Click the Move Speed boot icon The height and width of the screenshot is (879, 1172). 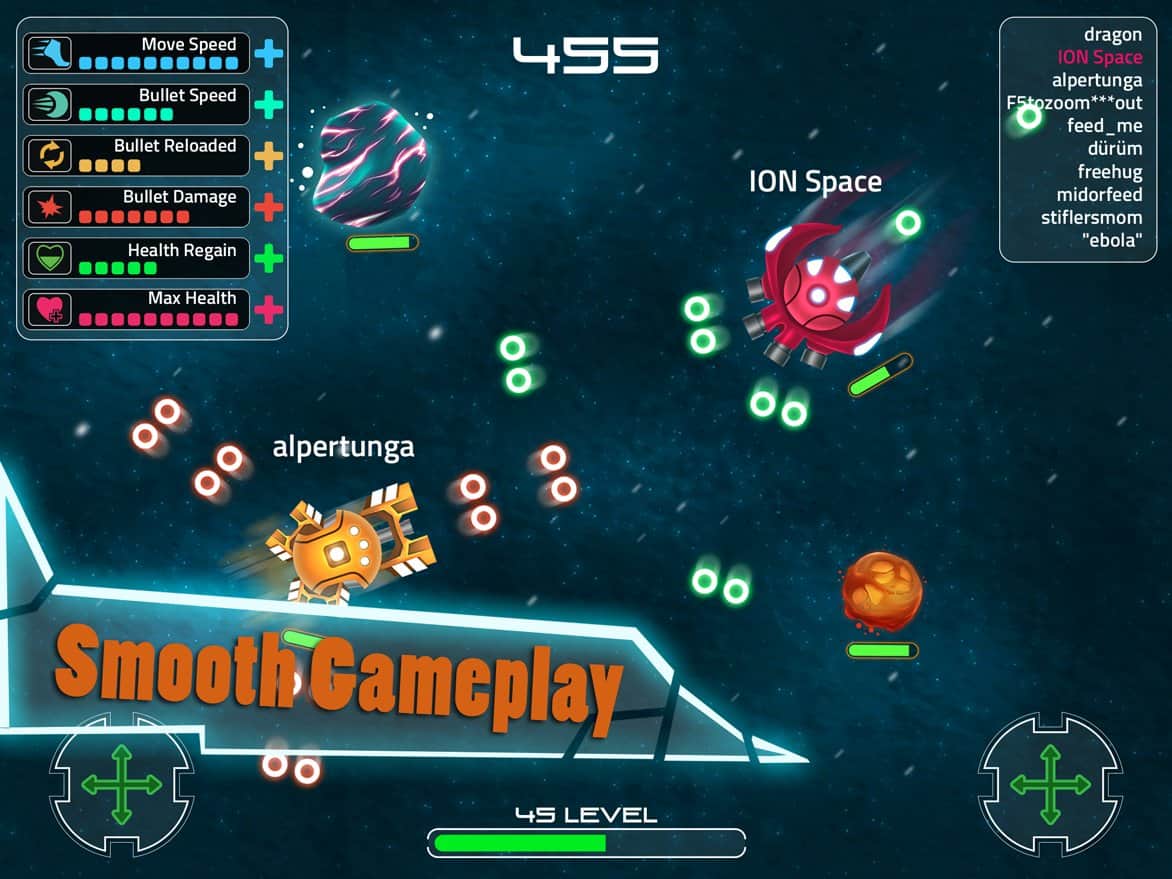[49, 53]
